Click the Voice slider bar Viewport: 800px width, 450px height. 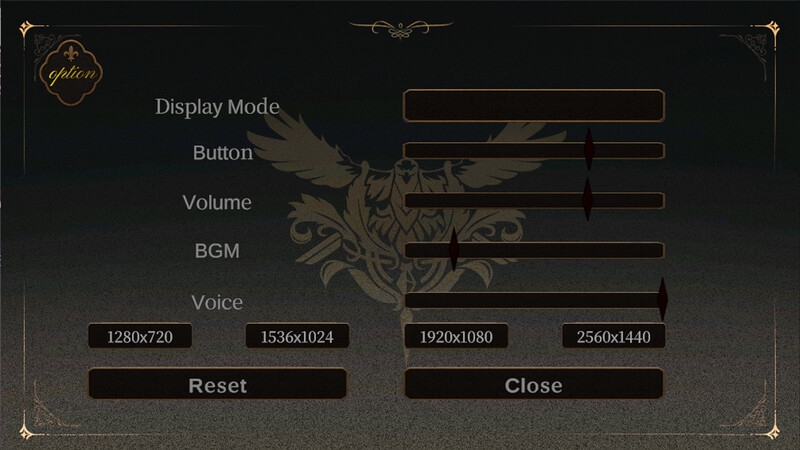[x=534, y=300]
